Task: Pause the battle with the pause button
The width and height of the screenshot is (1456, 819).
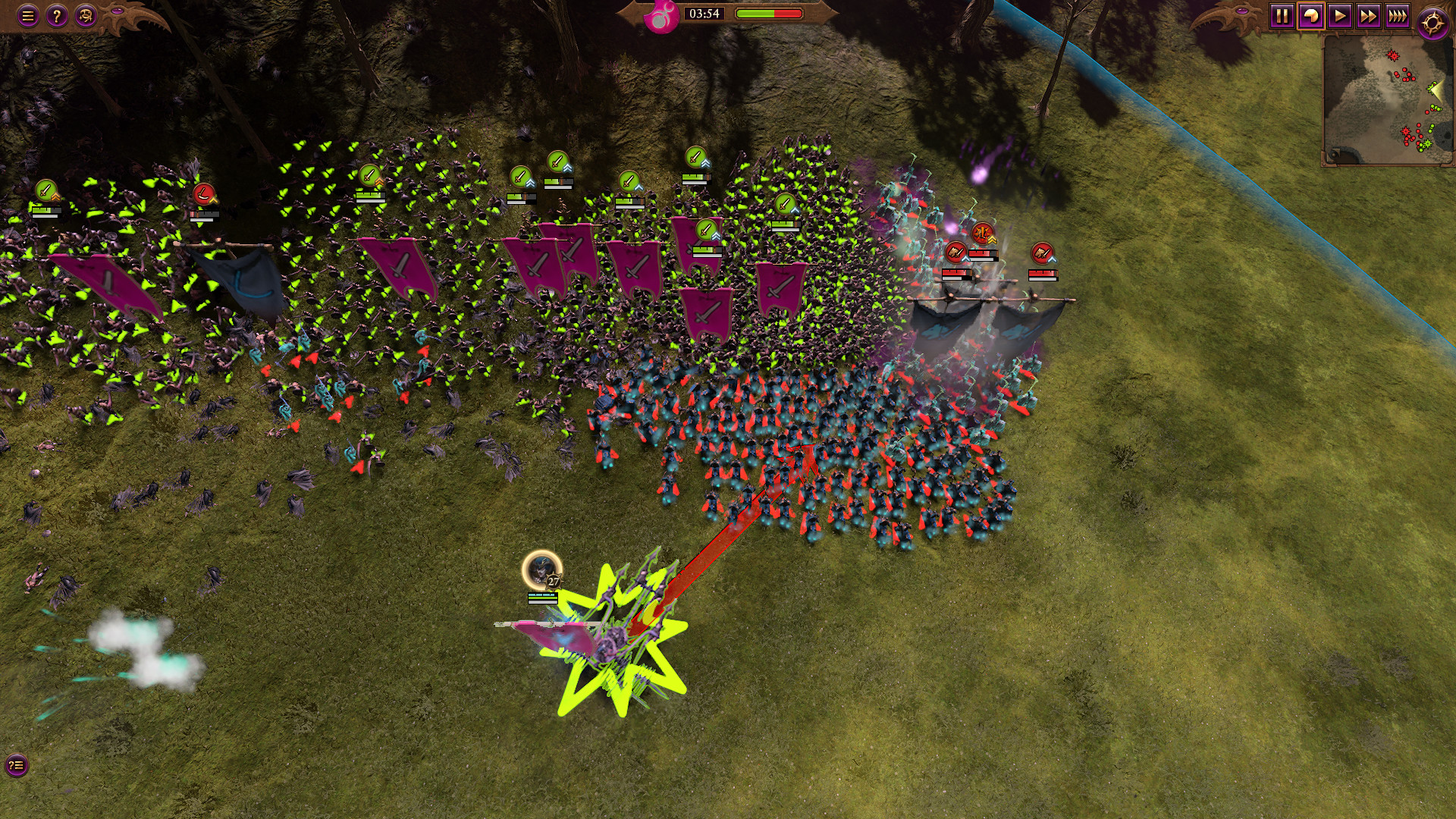Action: (1282, 15)
